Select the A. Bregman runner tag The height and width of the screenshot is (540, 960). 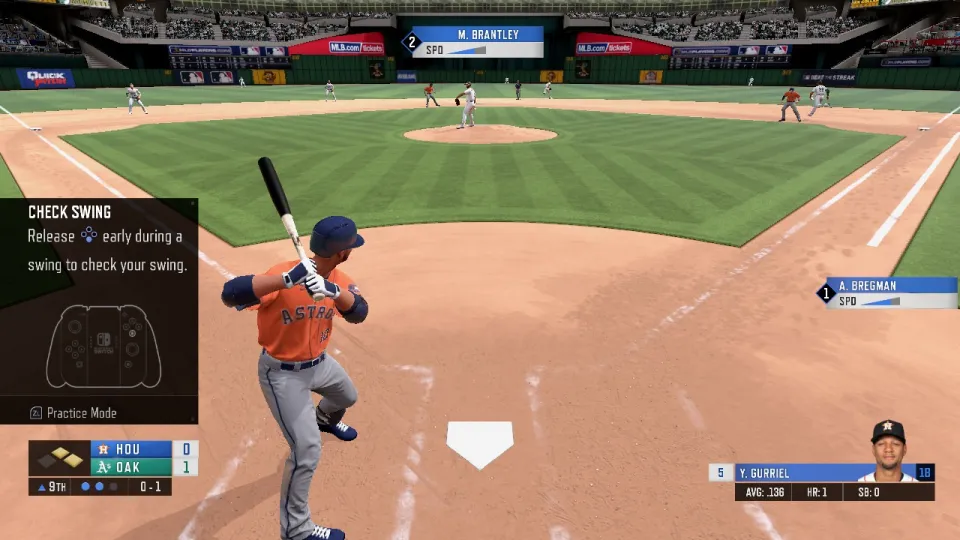pyautogui.click(x=890, y=292)
